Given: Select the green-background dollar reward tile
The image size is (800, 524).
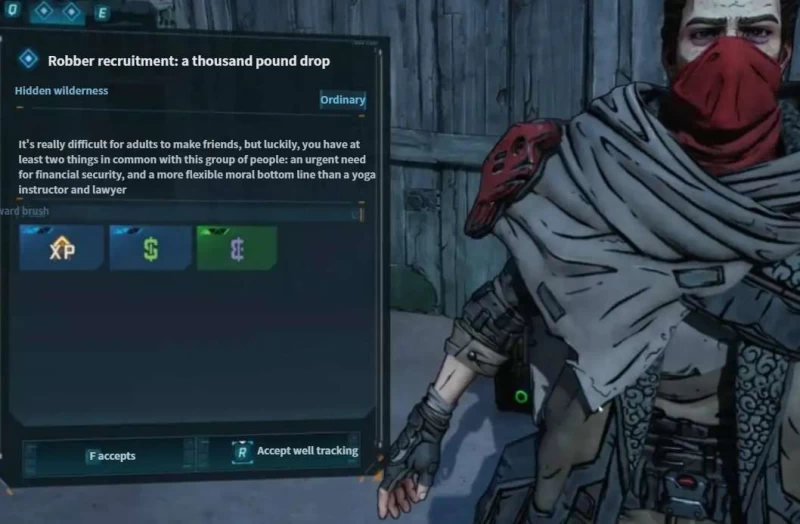Looking at the screenshot, I should 236,248.
